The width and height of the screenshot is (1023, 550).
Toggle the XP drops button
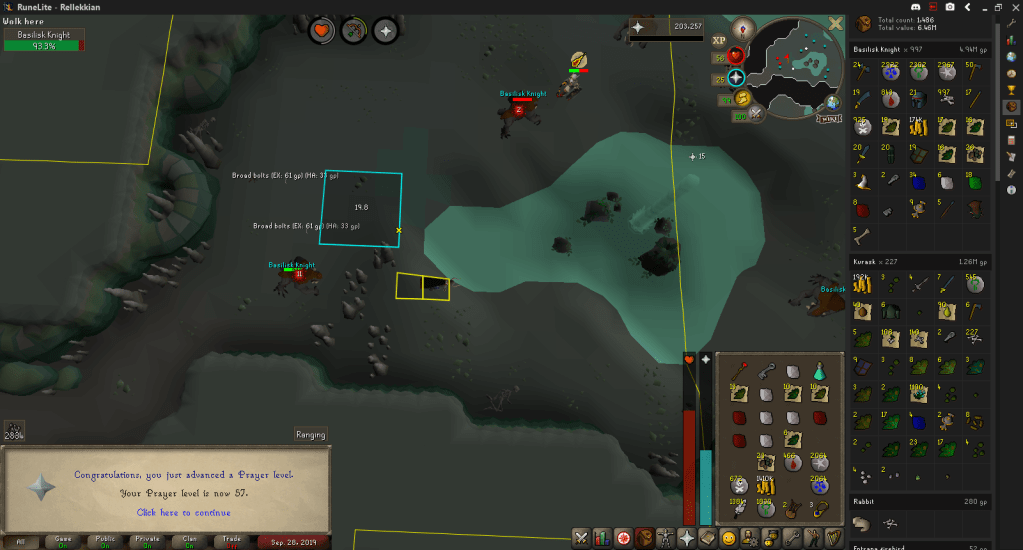point(719,40)
